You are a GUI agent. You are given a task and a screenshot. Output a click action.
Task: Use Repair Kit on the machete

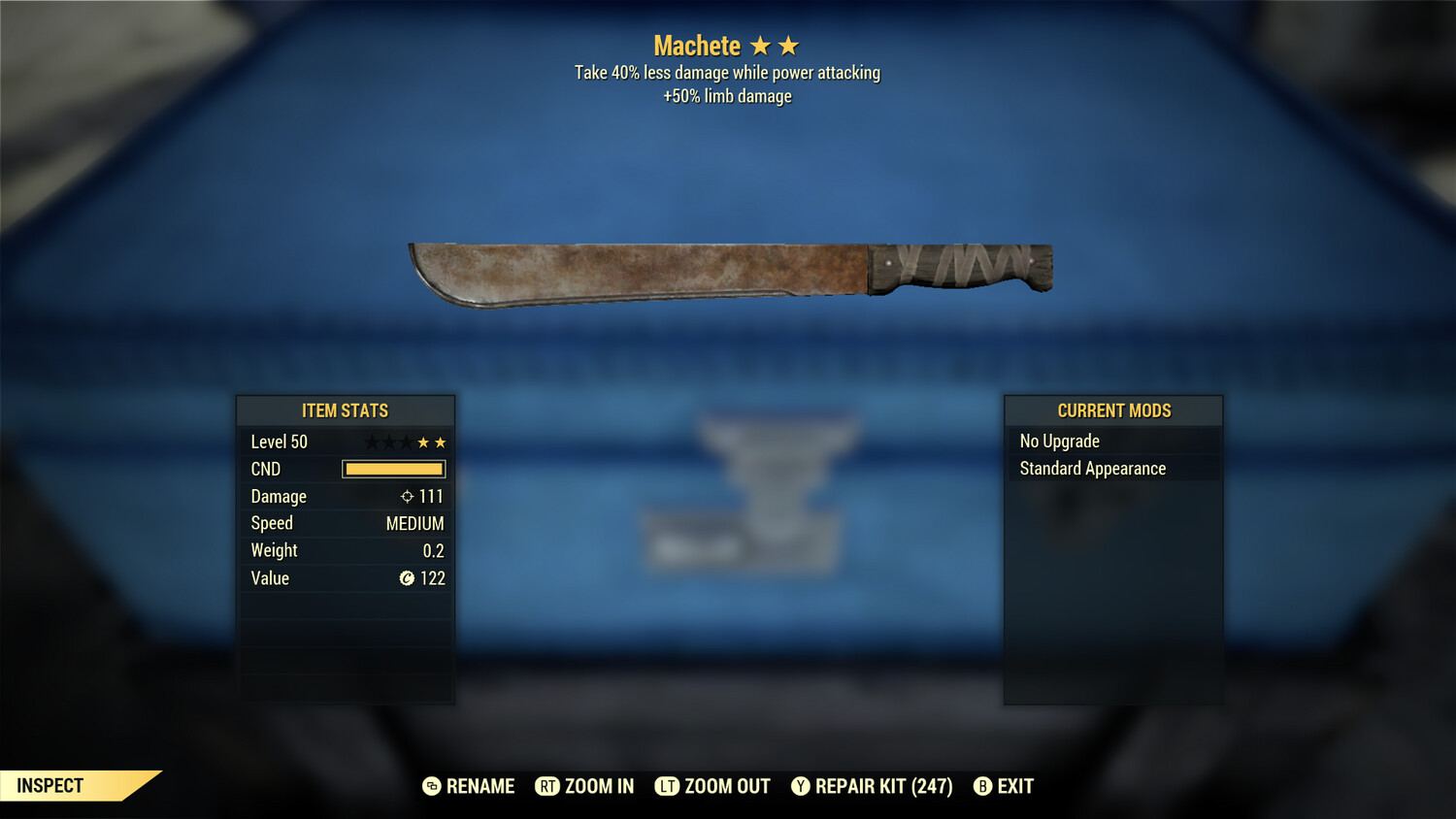[872, 786]
